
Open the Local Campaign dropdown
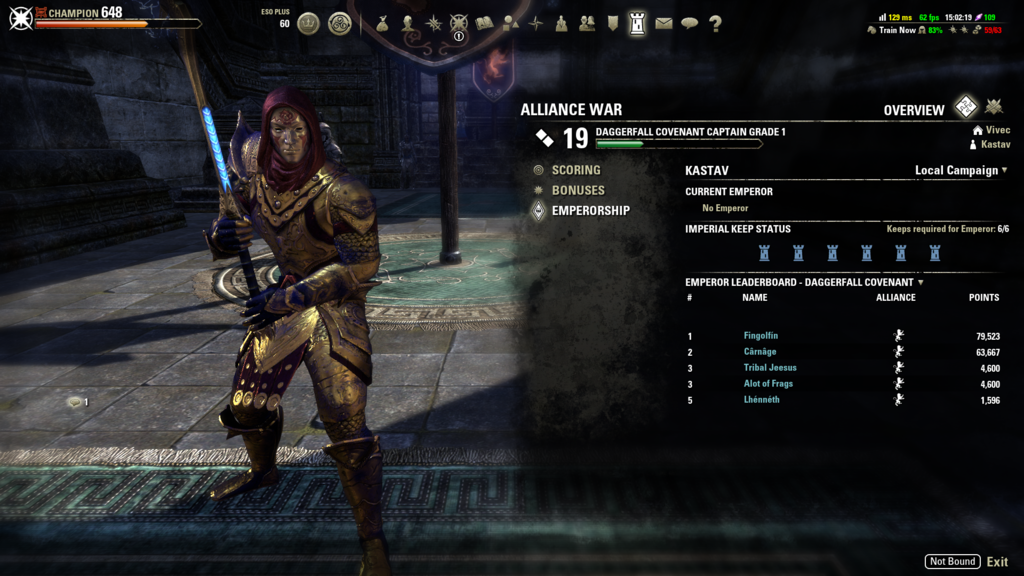961,170
